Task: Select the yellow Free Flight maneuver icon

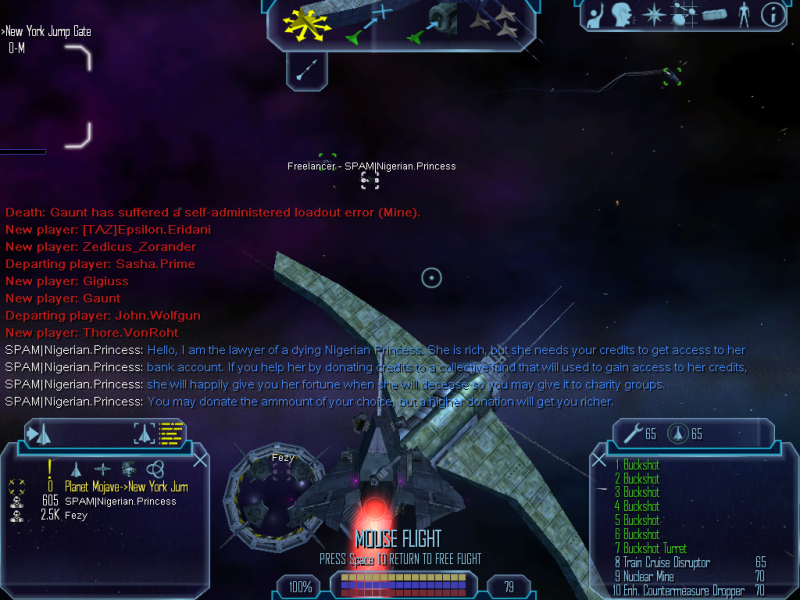Action: 307,22
